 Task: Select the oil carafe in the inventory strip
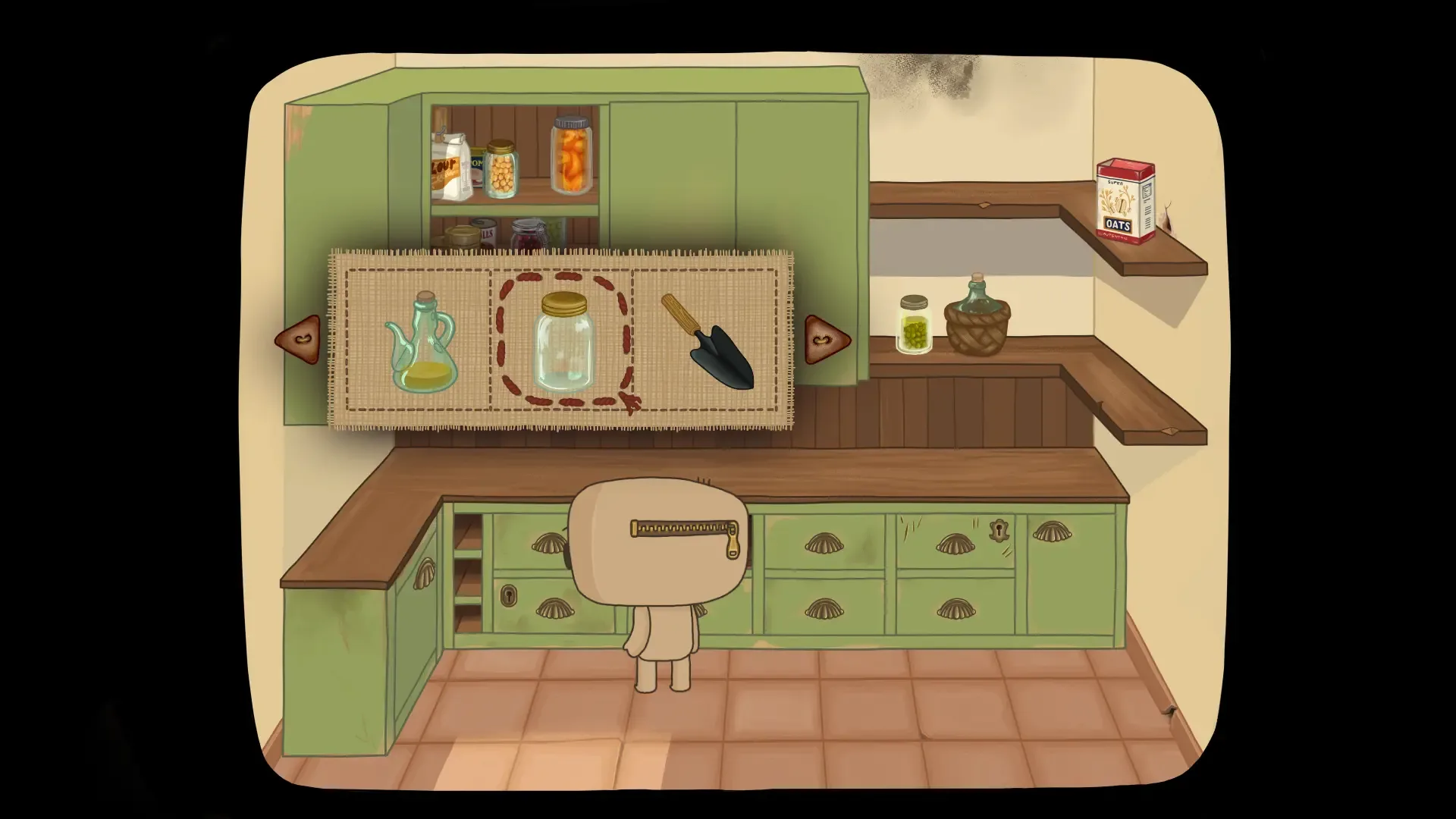(x=420, y=341)
